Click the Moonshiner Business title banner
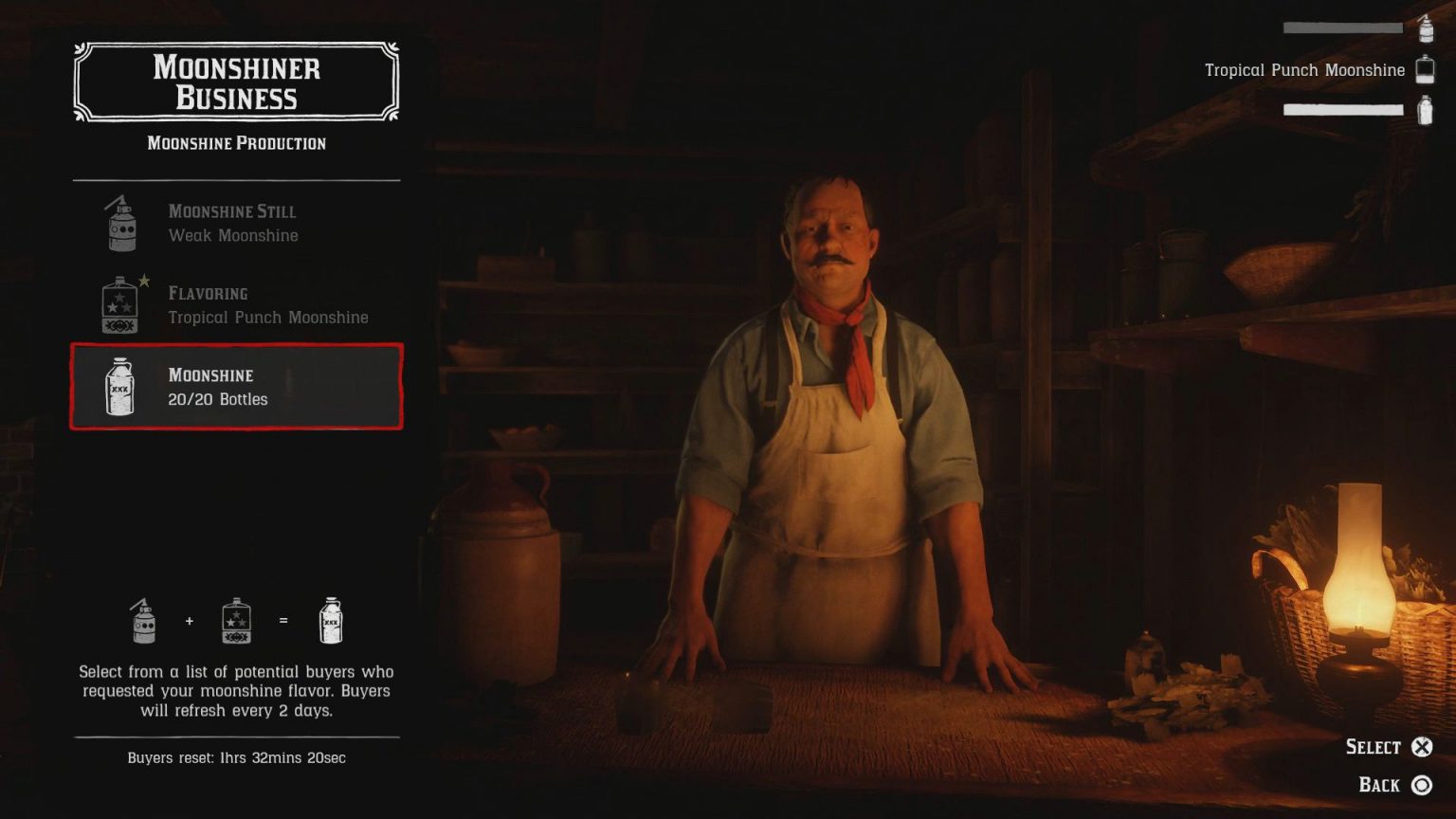This screenshot has width=1456, height=819. (x=236, y=82)
